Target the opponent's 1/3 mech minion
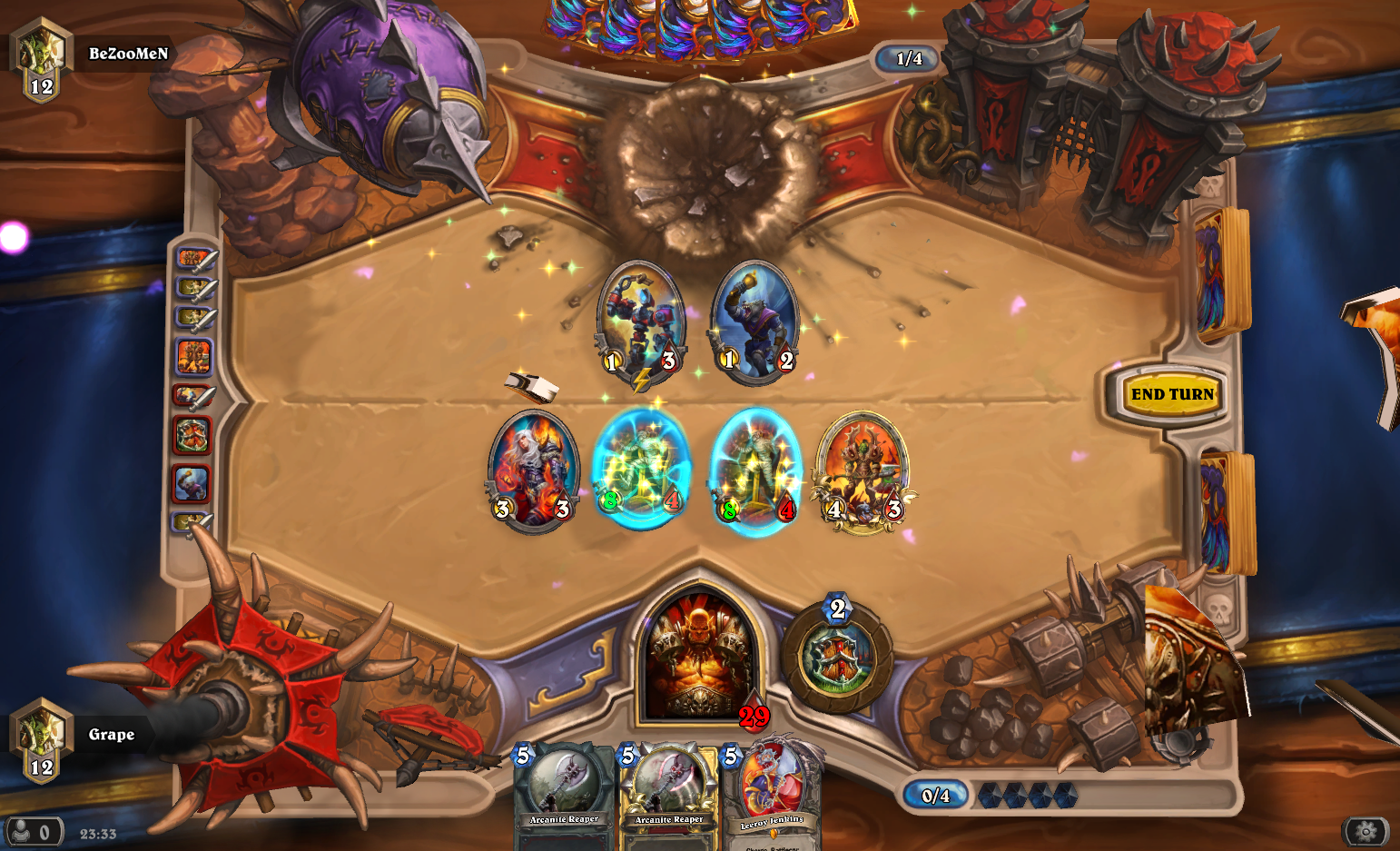 (641, 322)
